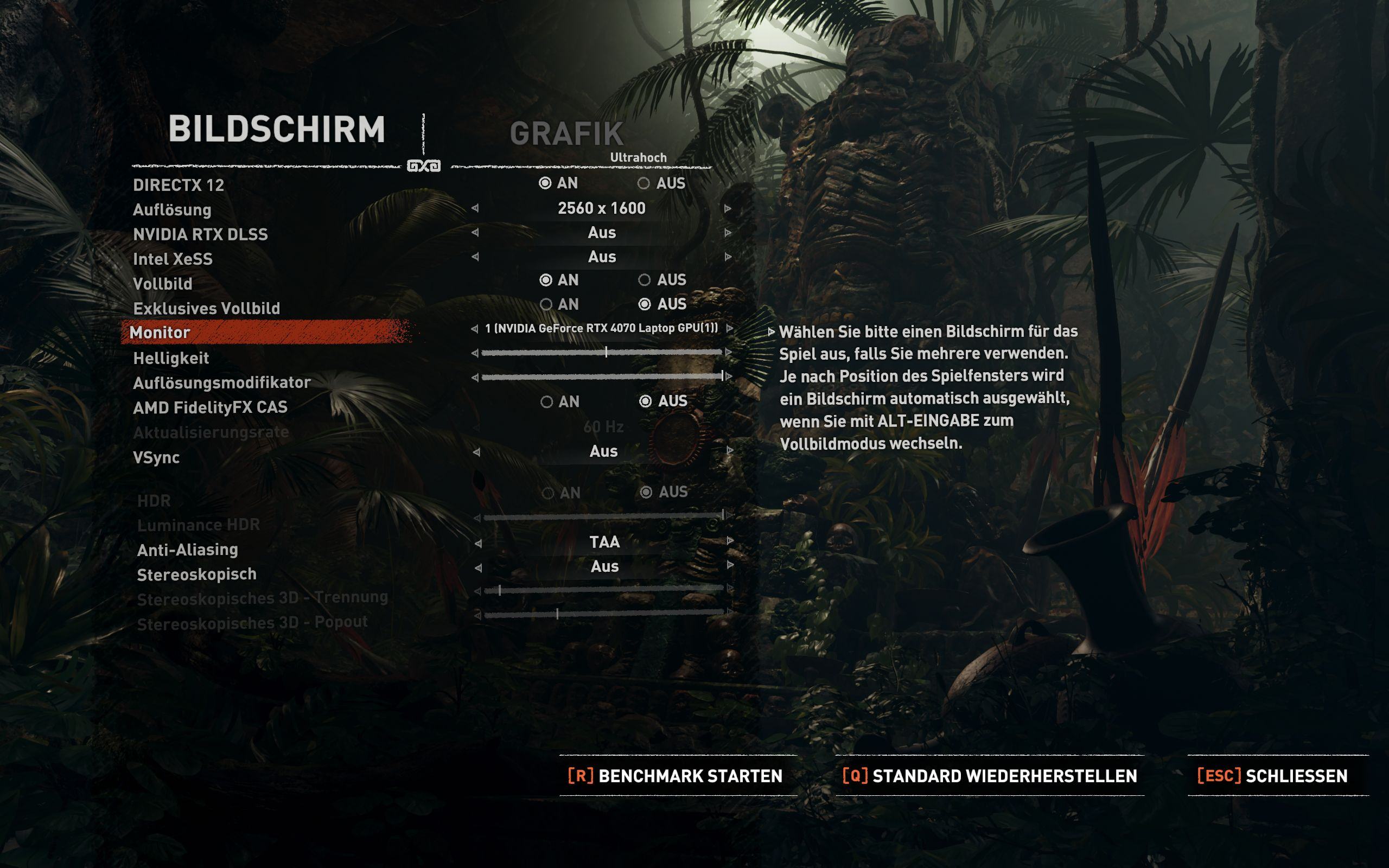The height and width of the screenshot is (868, 1389).
Task: Click left arrow next to NVIDIA RTX DLSS
Action: (475, 233)
